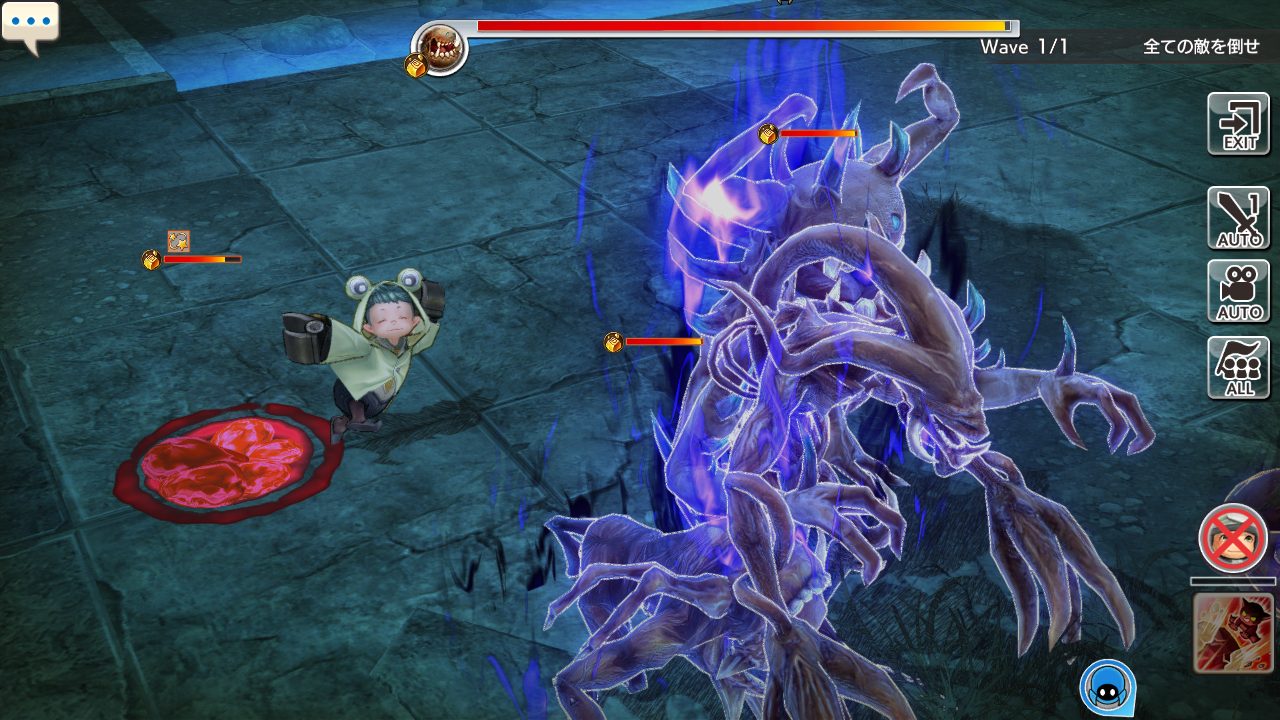Viewport: 1280px width, 720px height.
Task: Select the ALL party button
Action: pyautogui.click(x=1238, y=367)
